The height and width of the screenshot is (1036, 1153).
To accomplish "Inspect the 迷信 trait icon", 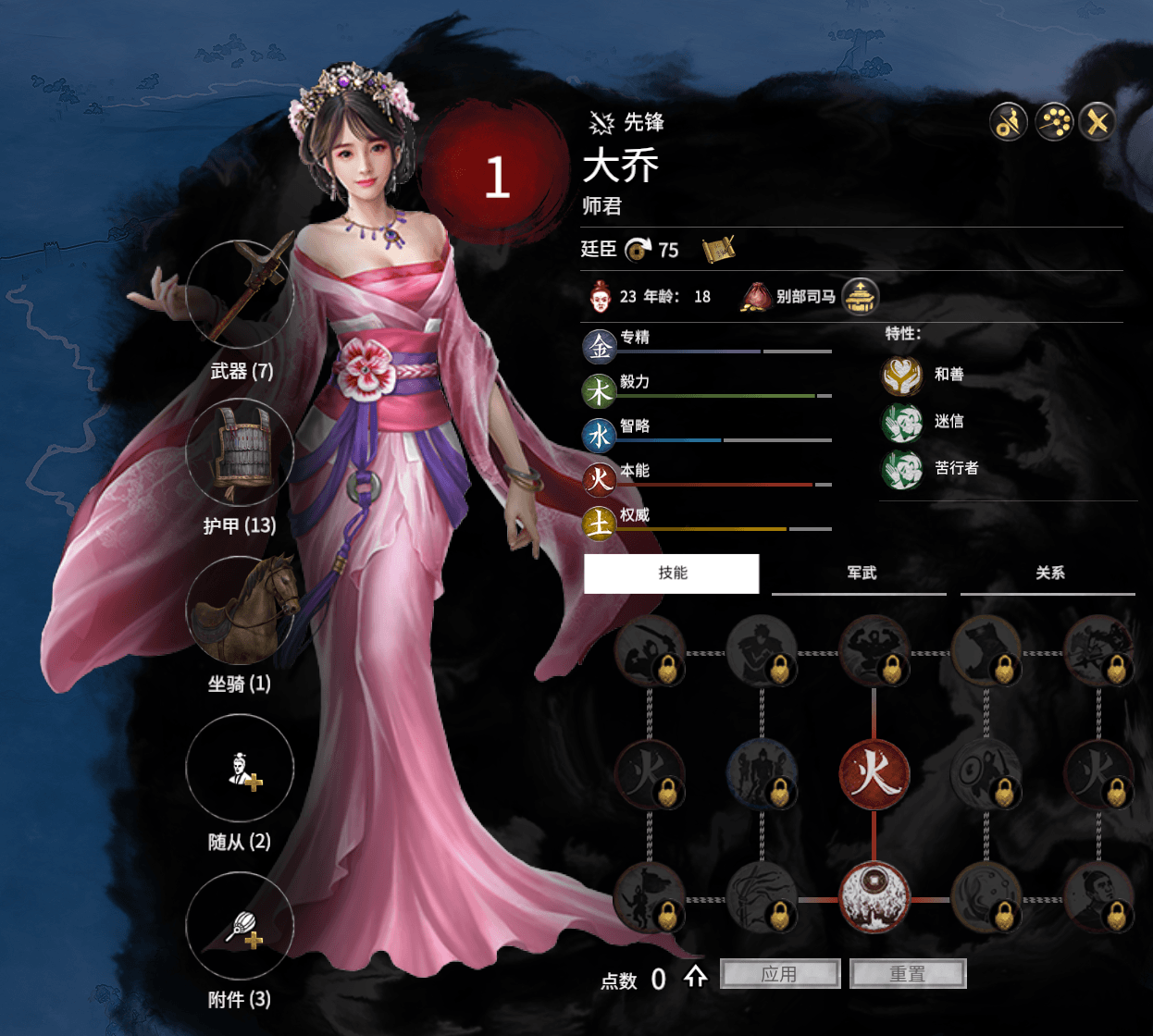I will click(902, 423).
